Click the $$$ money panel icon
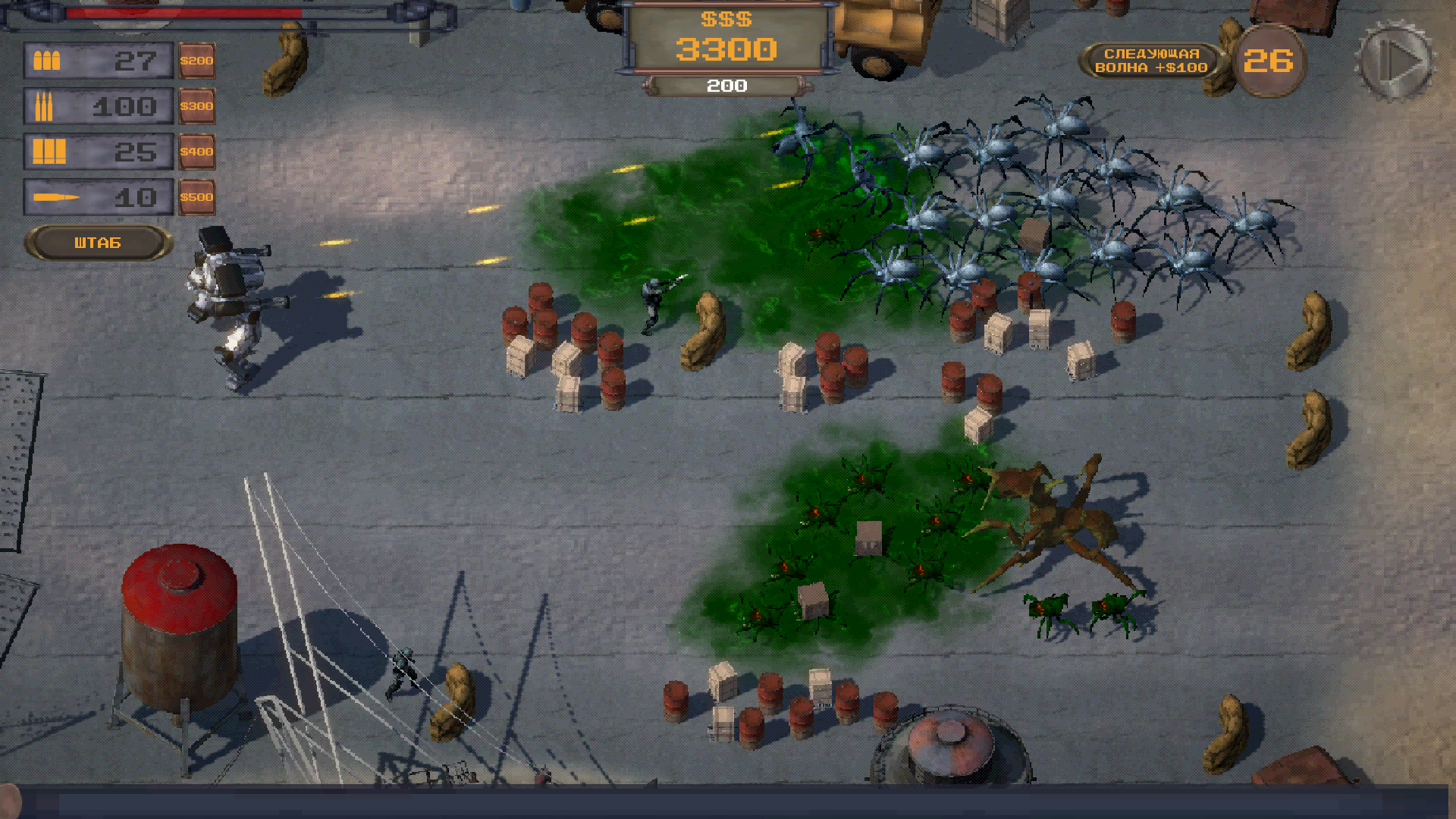Image resolution: width=1456 pixels, height=819 pixels. point(728,20)
